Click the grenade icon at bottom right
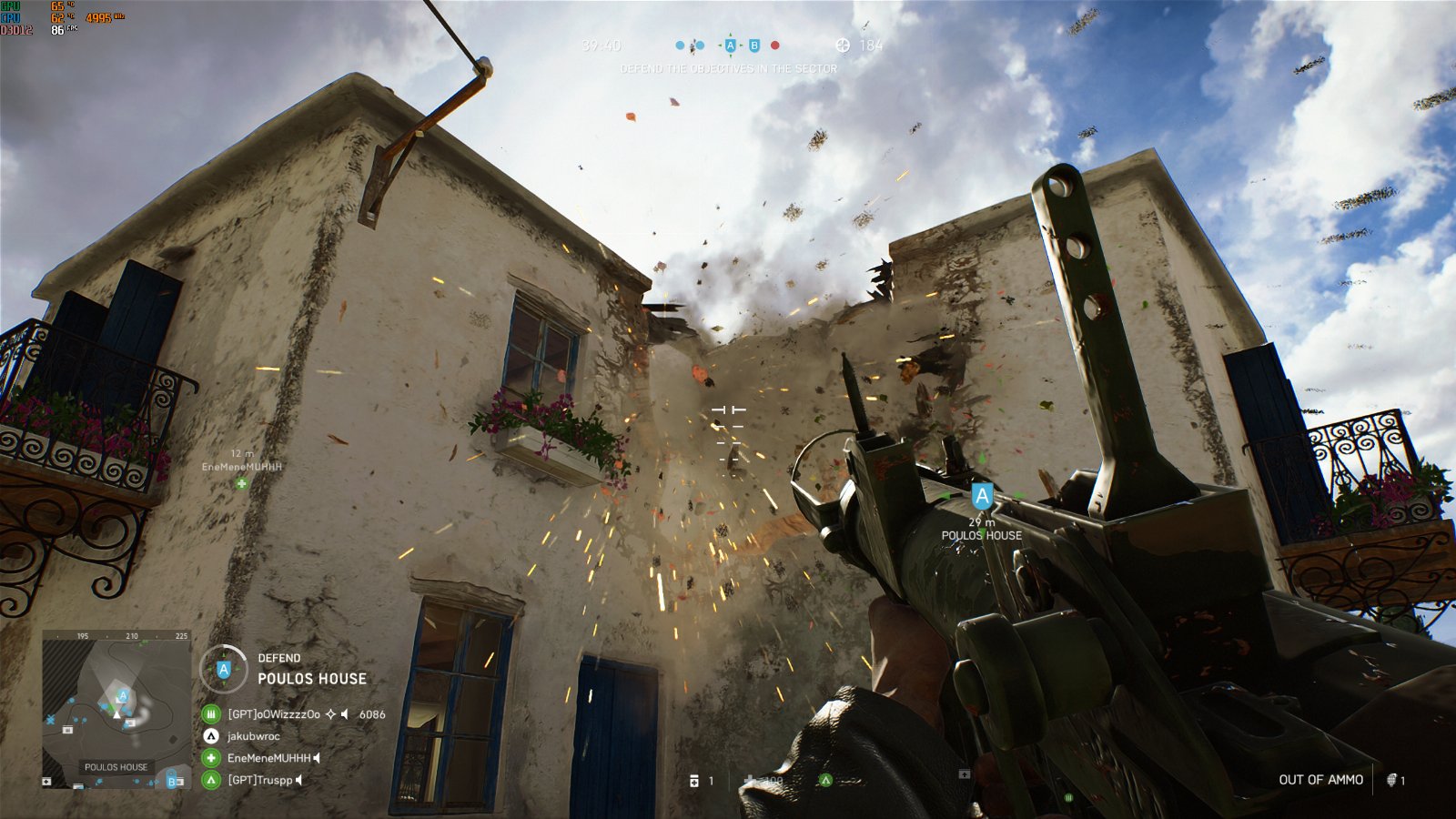This screenshot has width=1456, height=819. (x=1391, y=780)
